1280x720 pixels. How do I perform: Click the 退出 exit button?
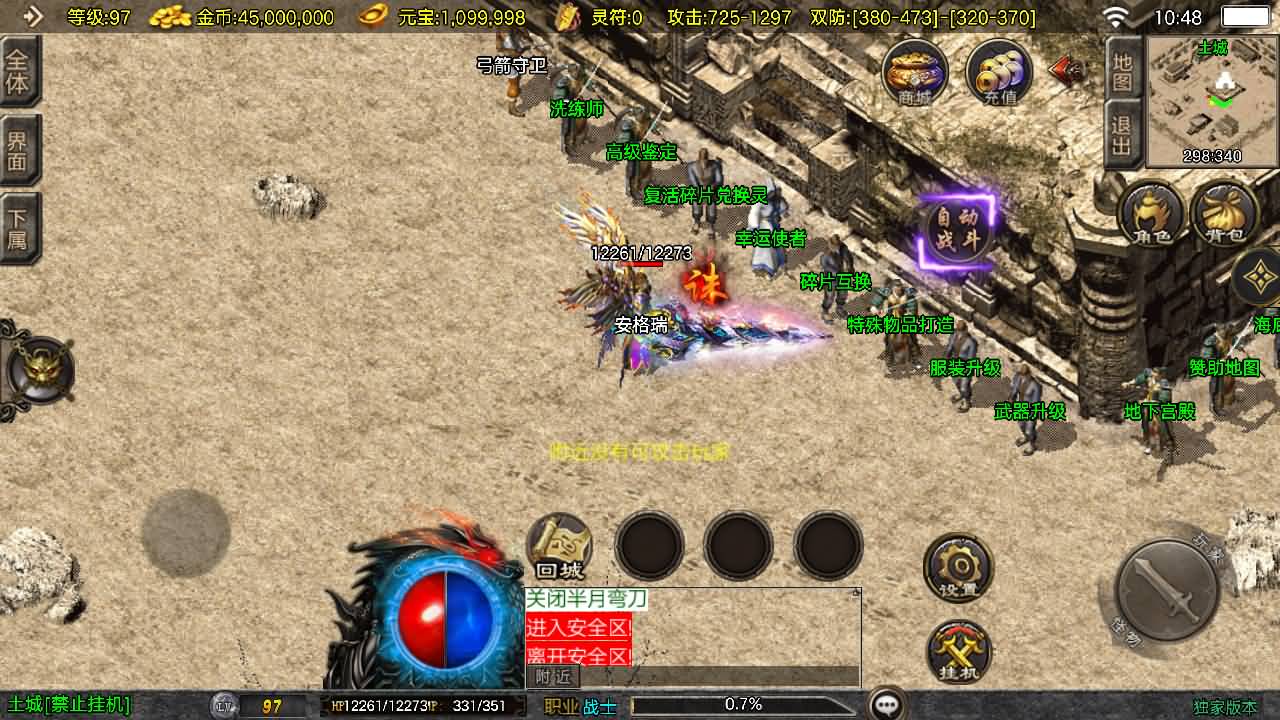[x=1123, y=136]
